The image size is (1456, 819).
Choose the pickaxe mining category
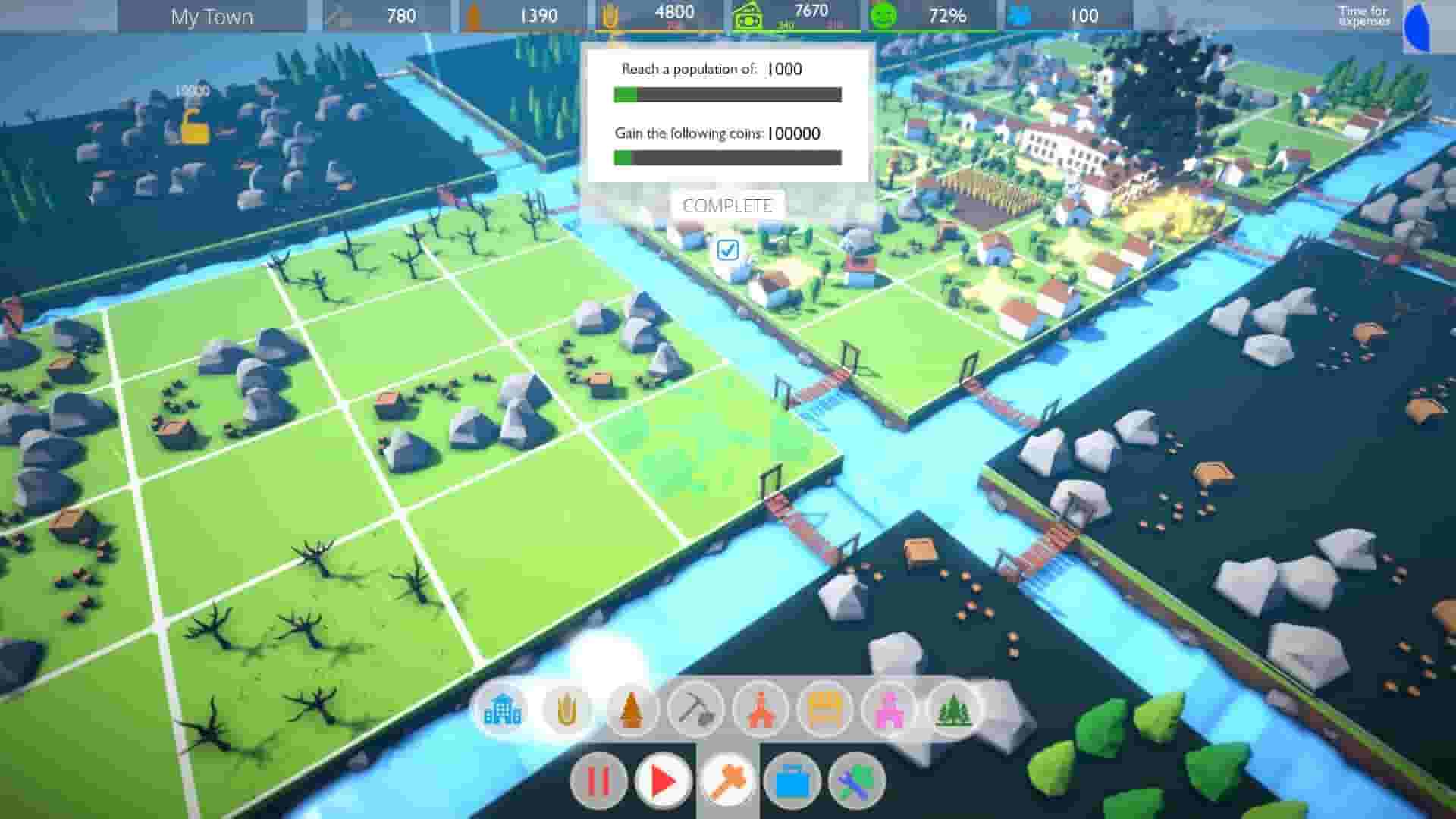click(x=697, y=711)
